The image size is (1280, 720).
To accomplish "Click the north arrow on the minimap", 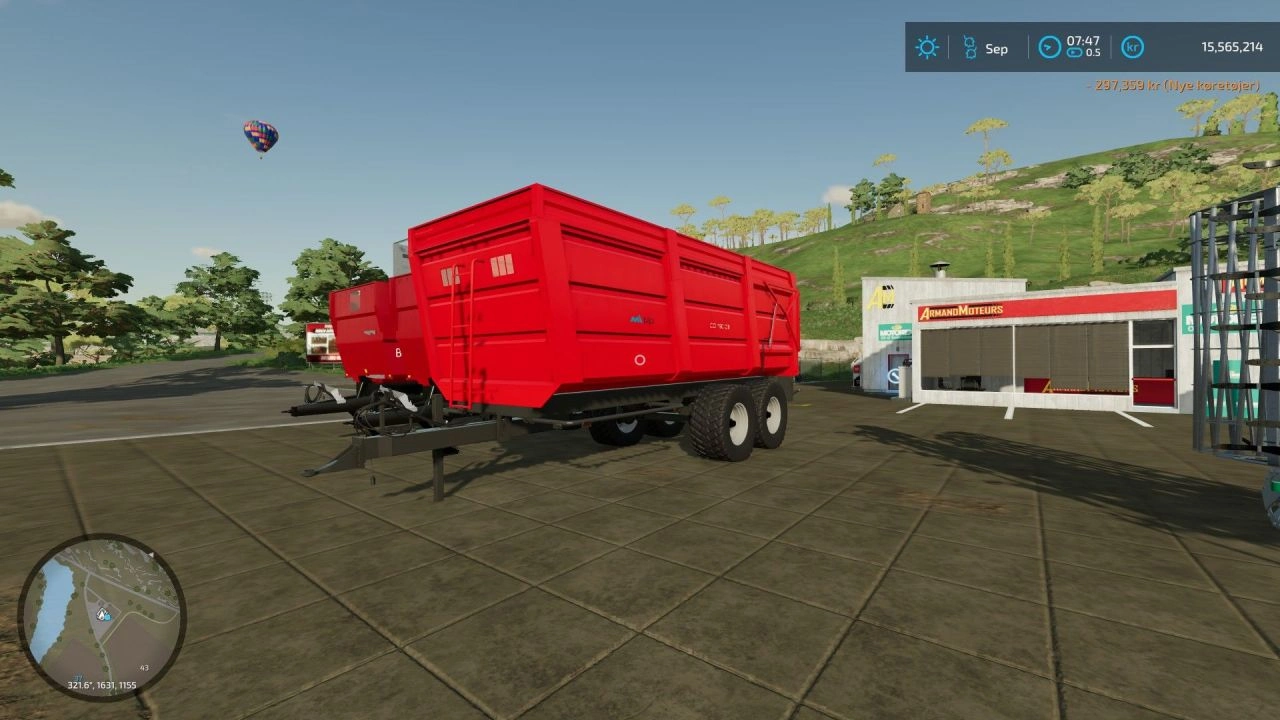I will click(151, 554).
